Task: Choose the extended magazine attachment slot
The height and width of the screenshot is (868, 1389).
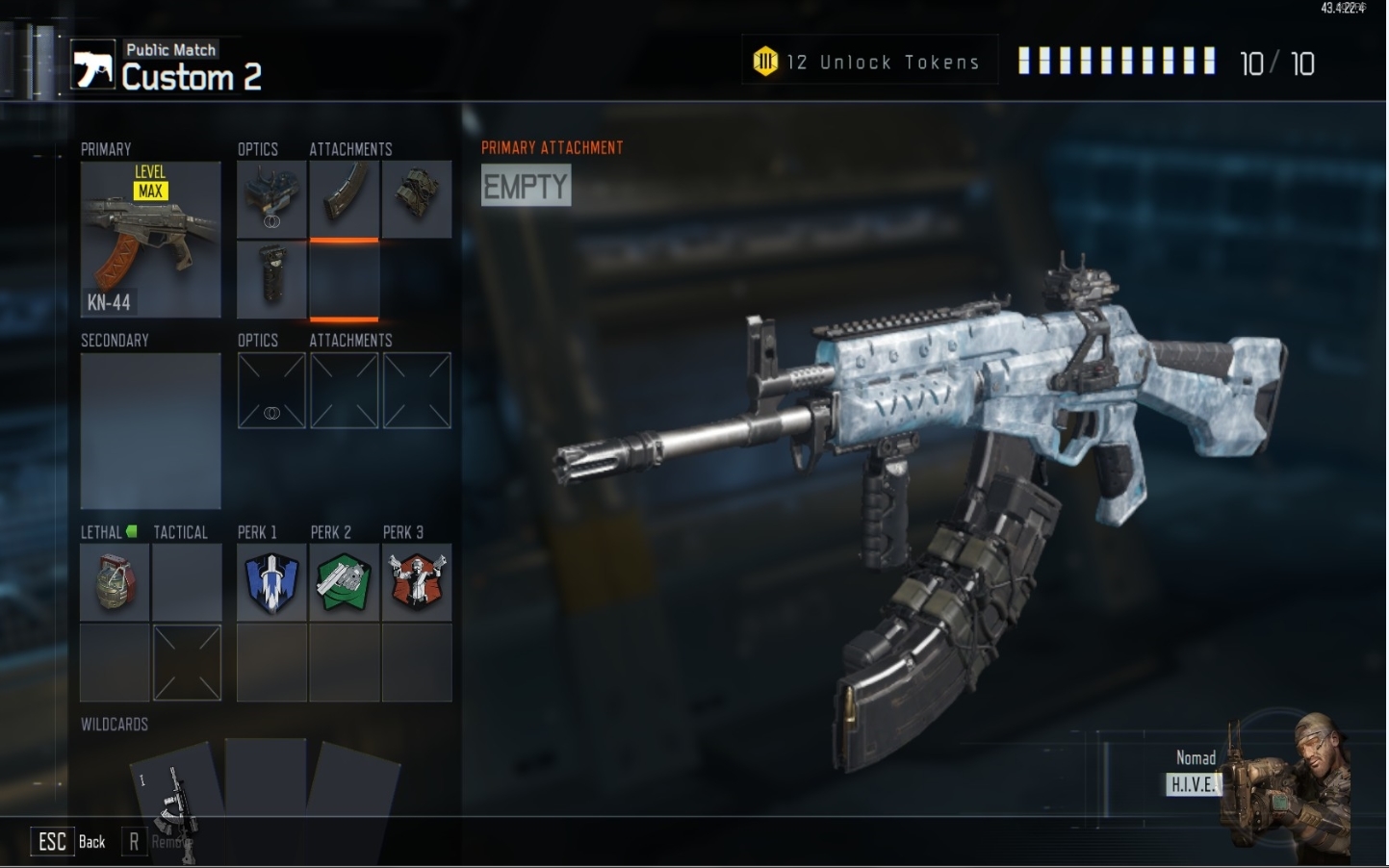Action: tap(344, 199)
